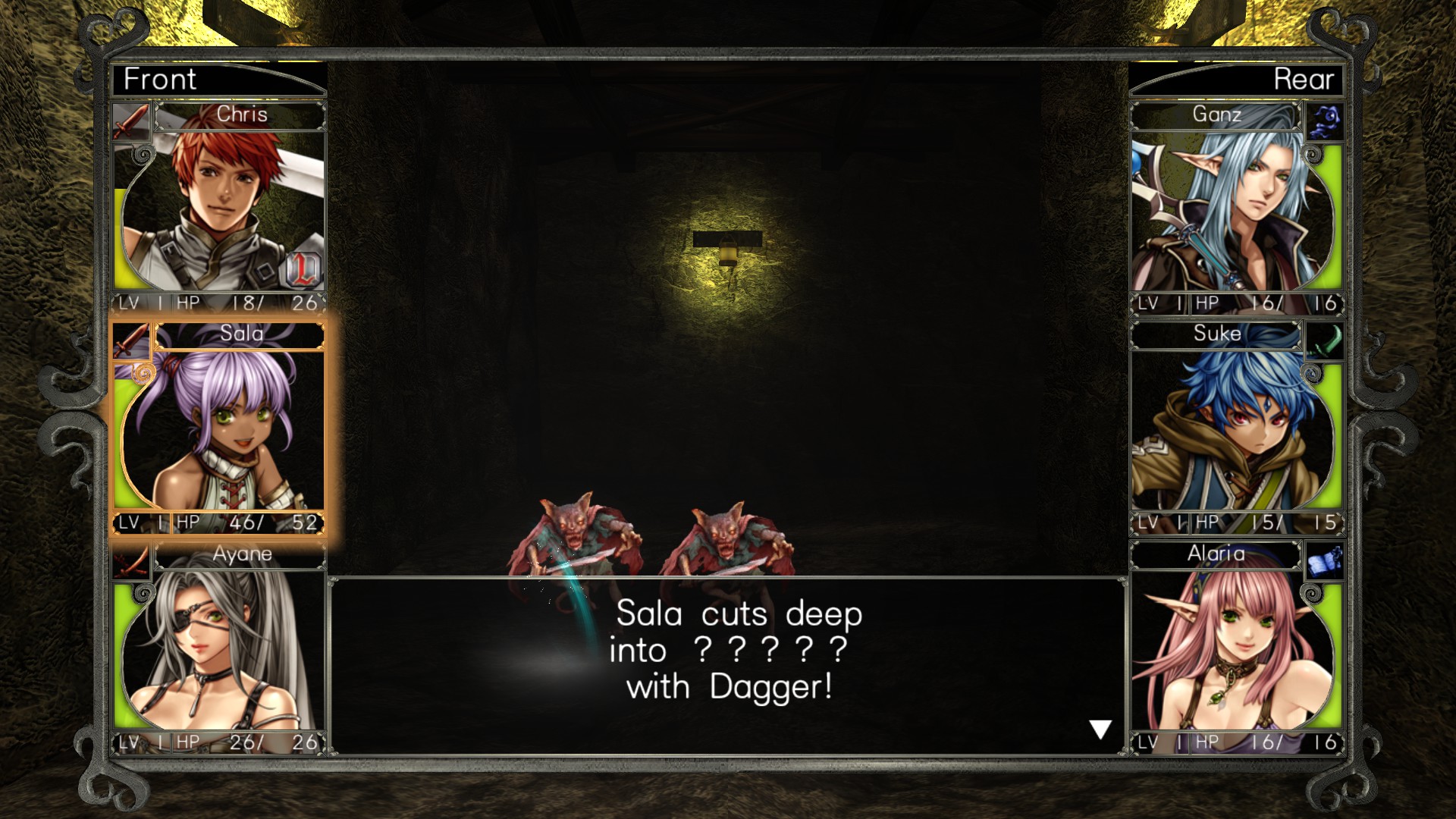Select the Front party header
Viewport: 1456px width, 819px height.
tap(160, 79)
